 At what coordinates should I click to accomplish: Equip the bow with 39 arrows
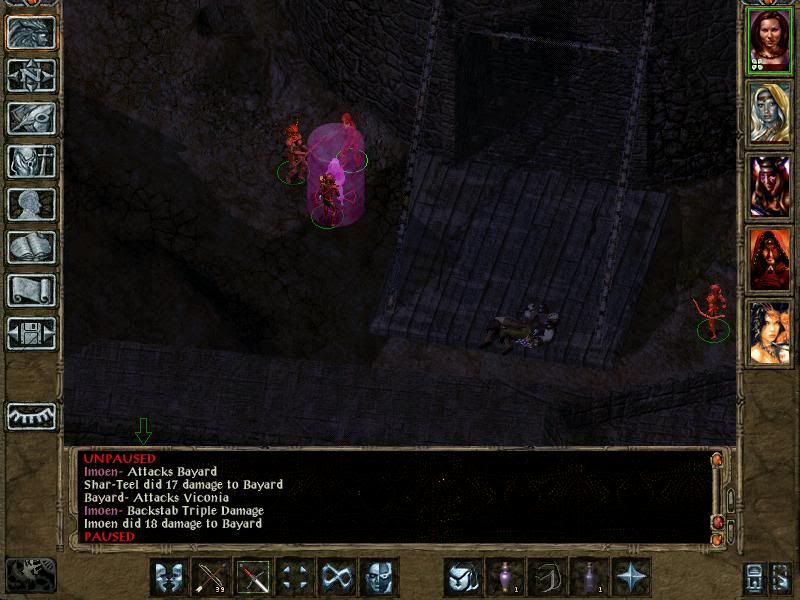(212, 578)
